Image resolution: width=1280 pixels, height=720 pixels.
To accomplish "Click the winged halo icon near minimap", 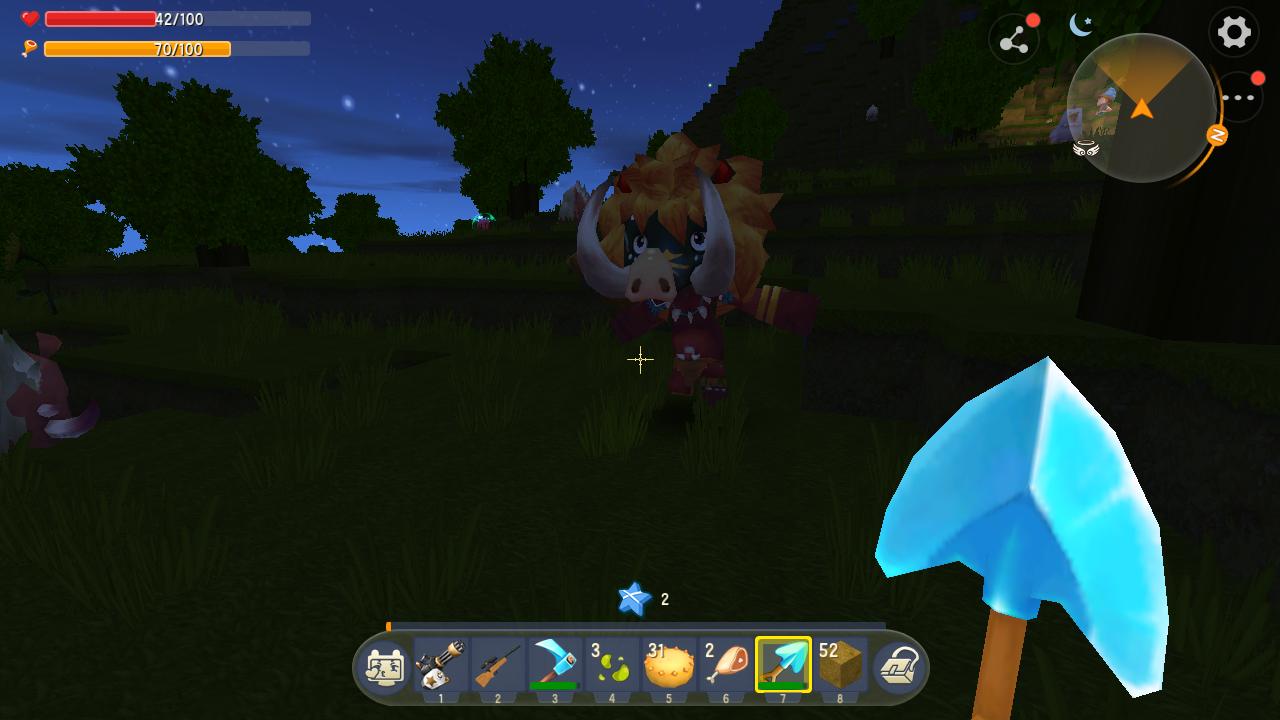I will coord(1086,148).
